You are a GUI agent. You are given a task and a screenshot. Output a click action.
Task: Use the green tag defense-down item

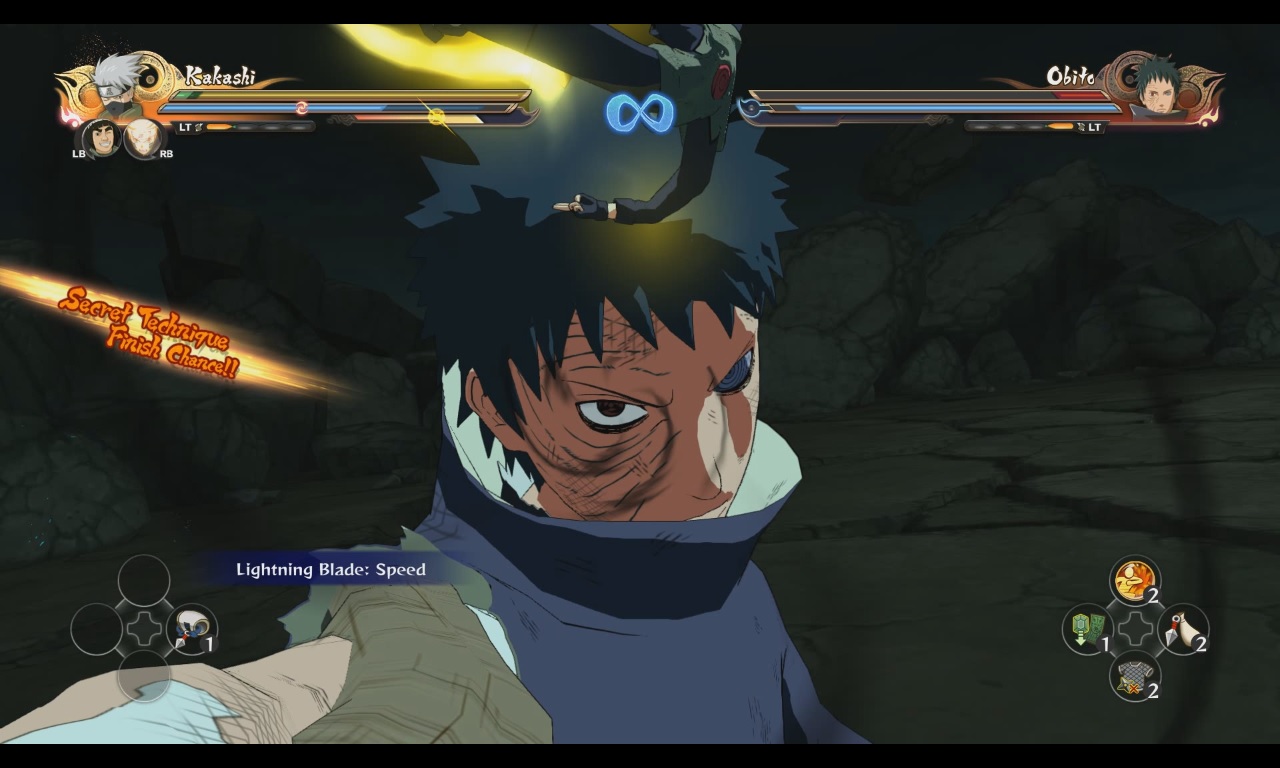point(1087,629)
